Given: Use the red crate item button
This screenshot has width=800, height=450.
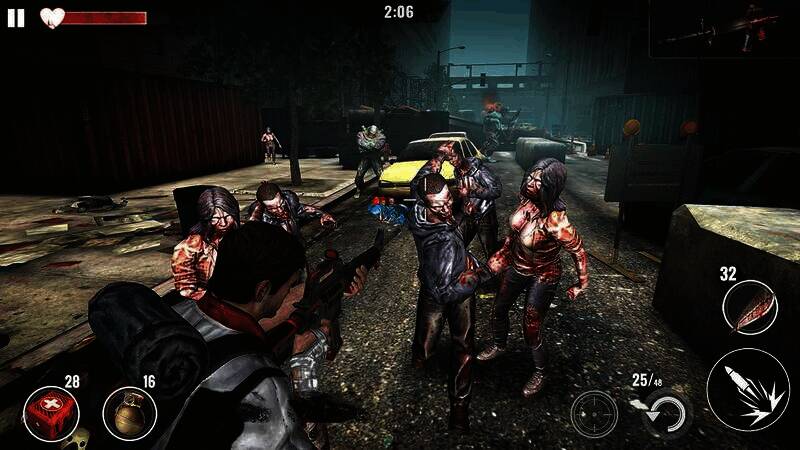Looking at the screenshot, I should 51,414.
